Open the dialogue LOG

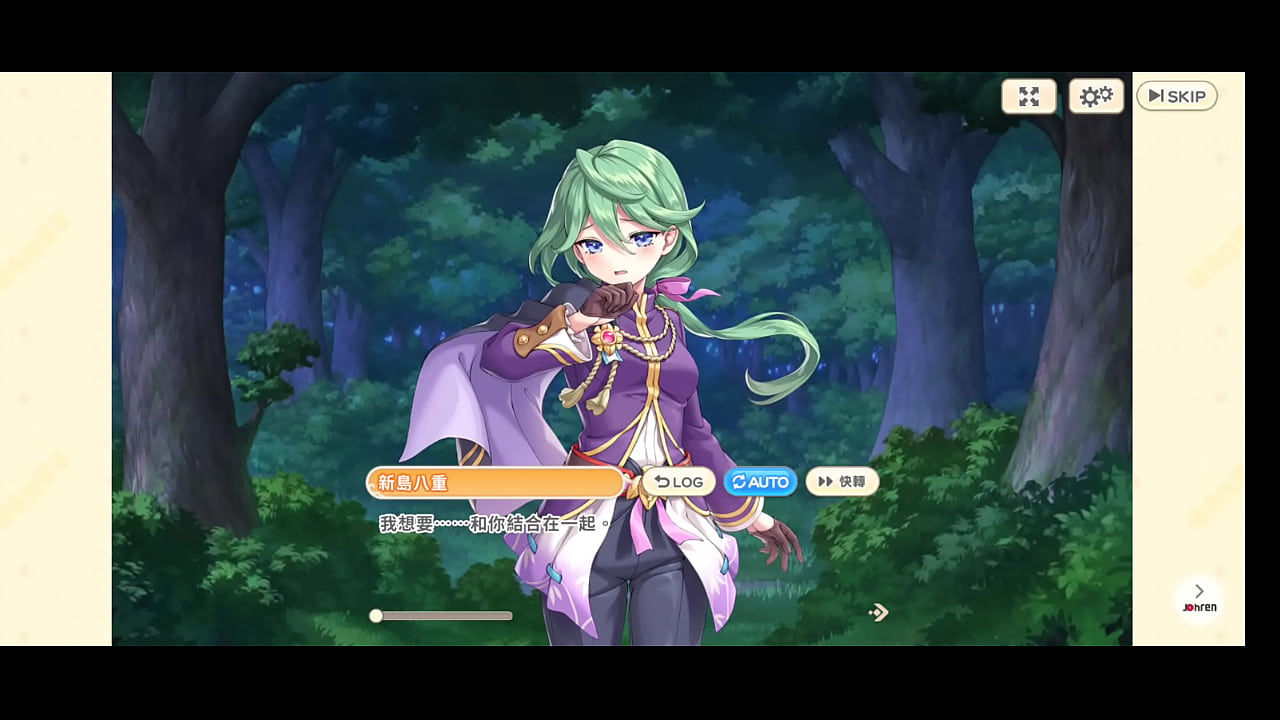[x=679, y=482]
